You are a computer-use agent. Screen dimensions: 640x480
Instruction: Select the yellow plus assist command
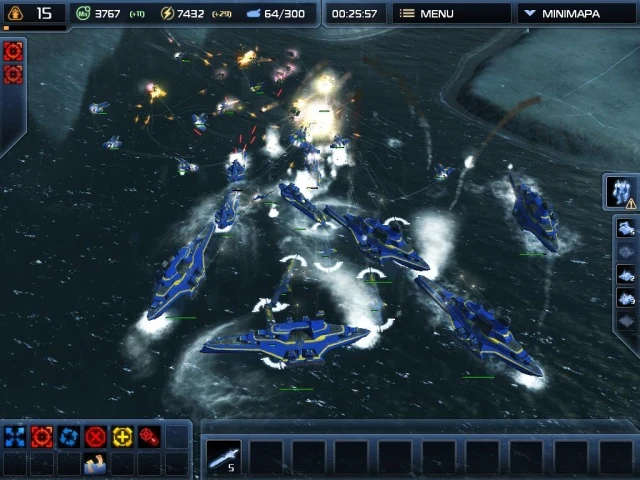[x=122, y=436]
